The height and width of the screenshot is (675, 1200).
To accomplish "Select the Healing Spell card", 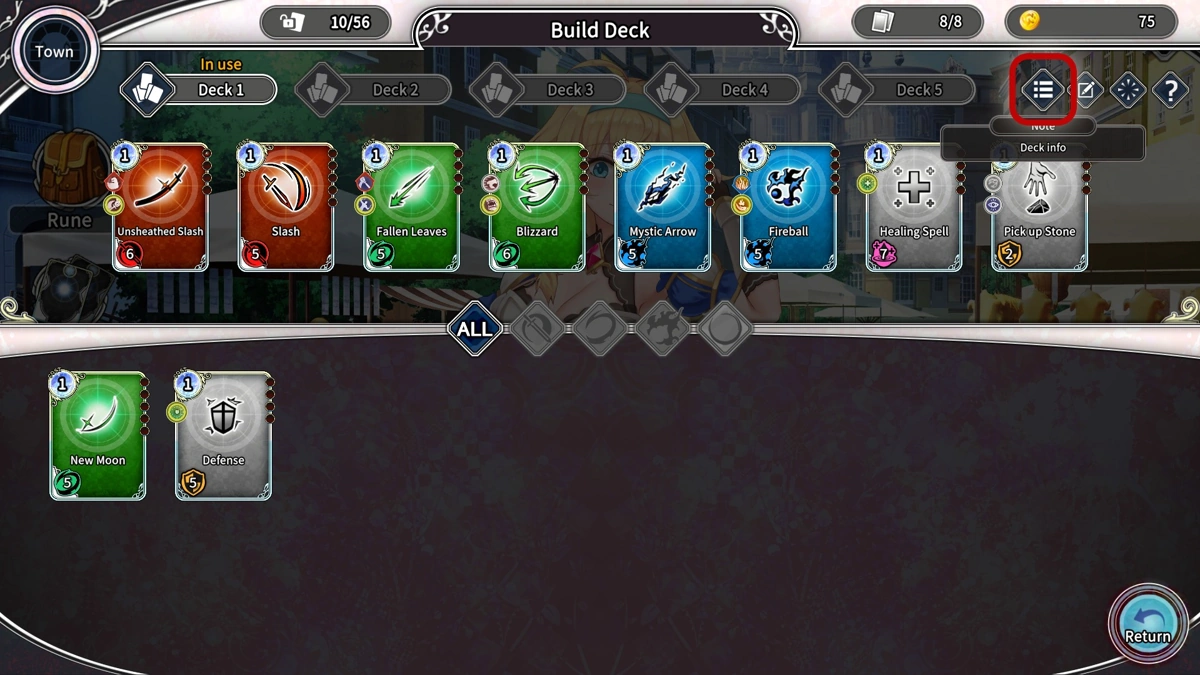I will (x=913, y=207).
